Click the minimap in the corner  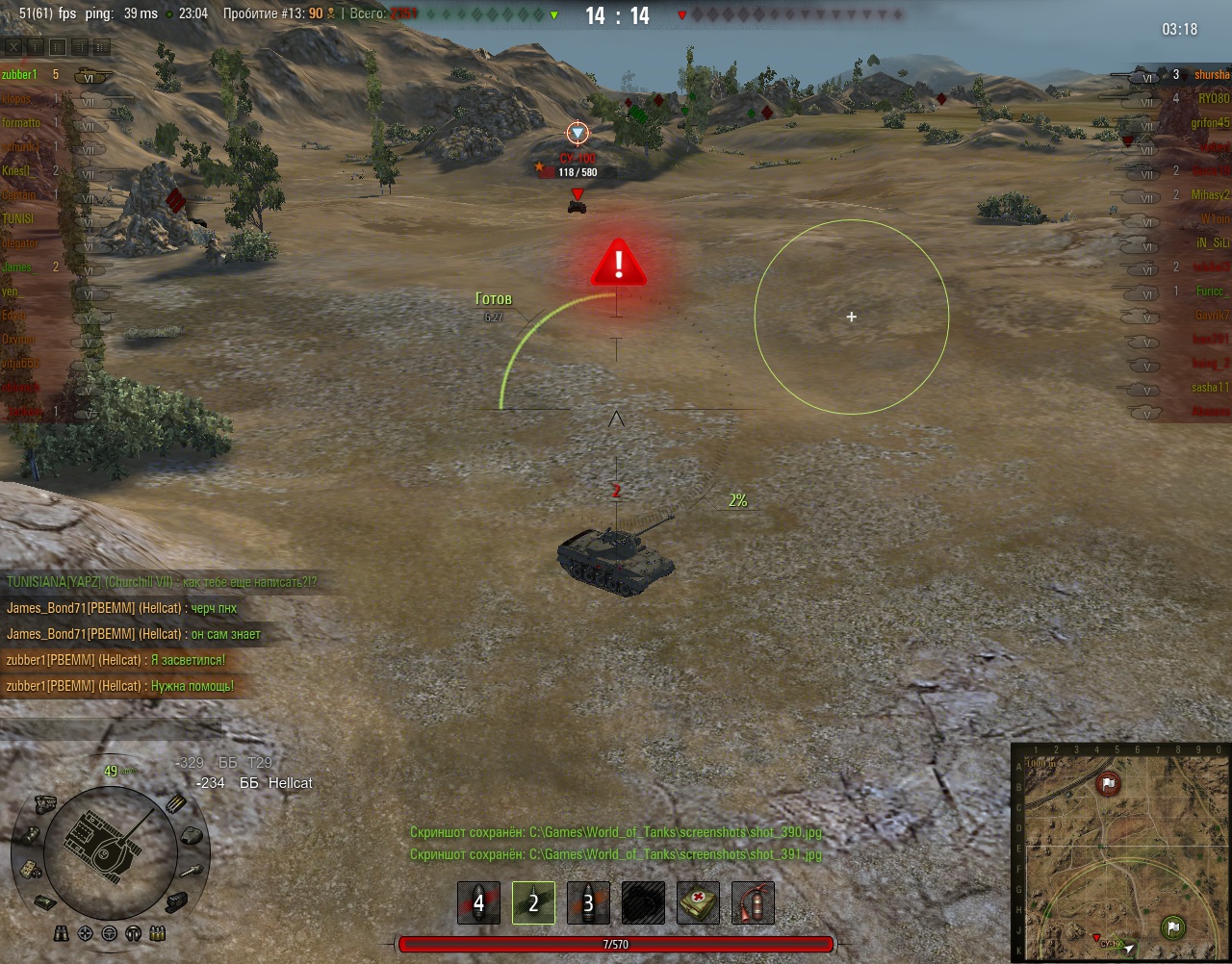pyautogui.click(x=1121, y=852)
